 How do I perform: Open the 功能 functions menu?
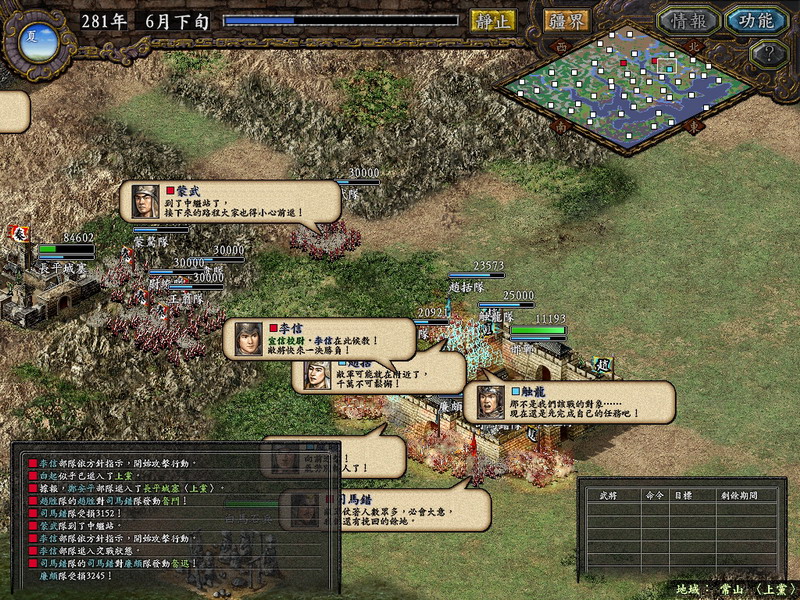click(756, 21)
